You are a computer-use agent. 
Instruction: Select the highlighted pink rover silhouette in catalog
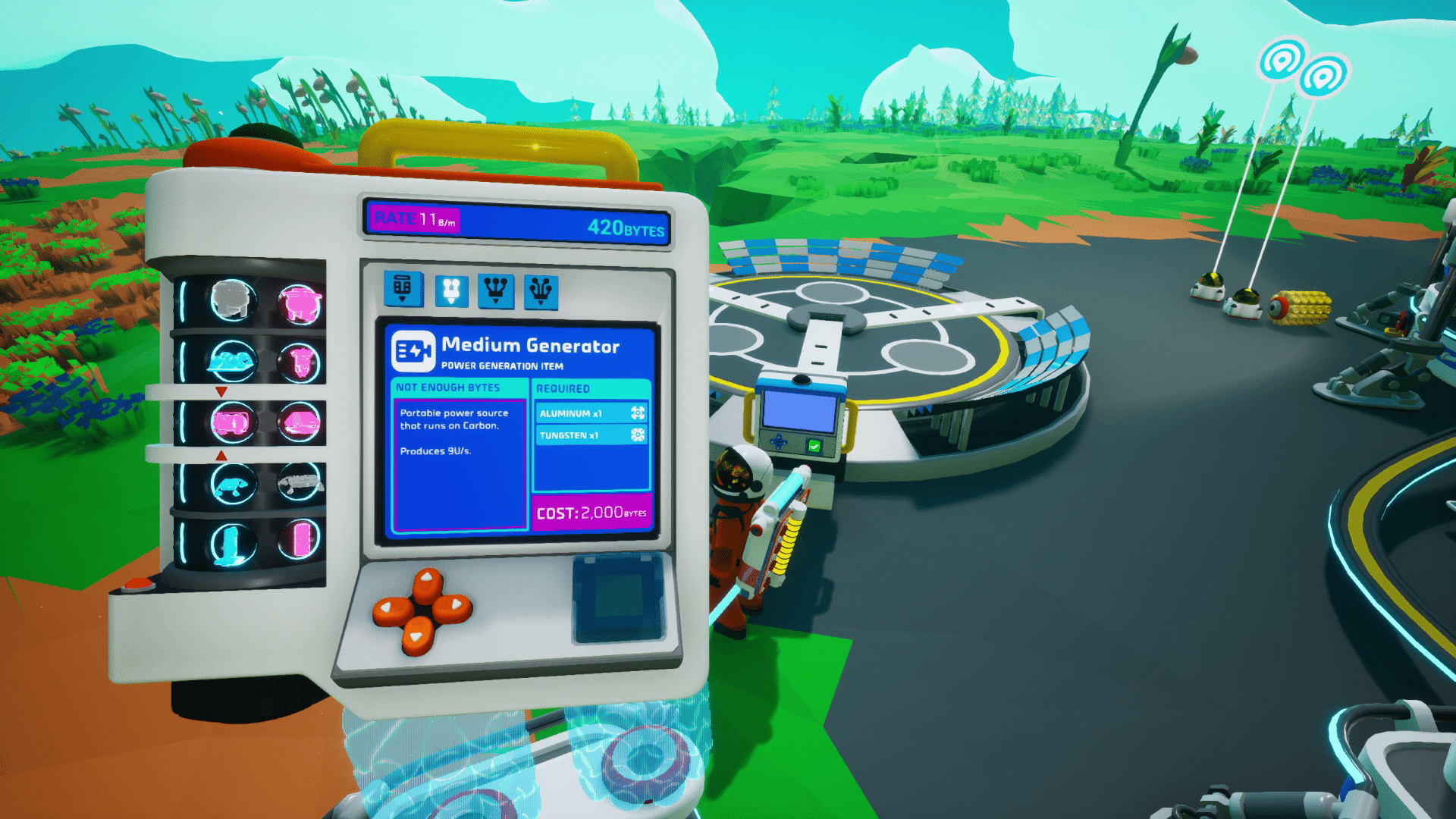[x=232, y=421]
